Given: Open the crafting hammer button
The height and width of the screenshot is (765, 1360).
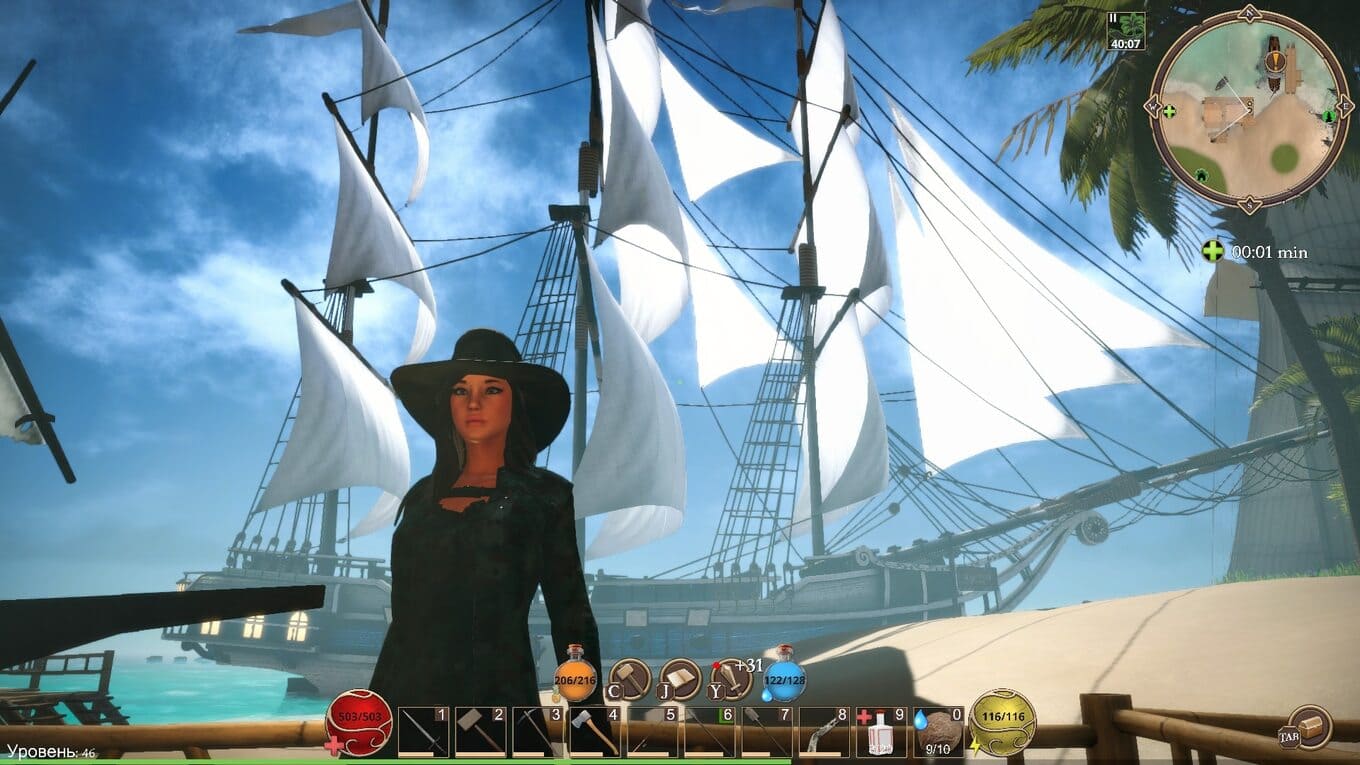Looking at the screenshot, I should point(630,680).
